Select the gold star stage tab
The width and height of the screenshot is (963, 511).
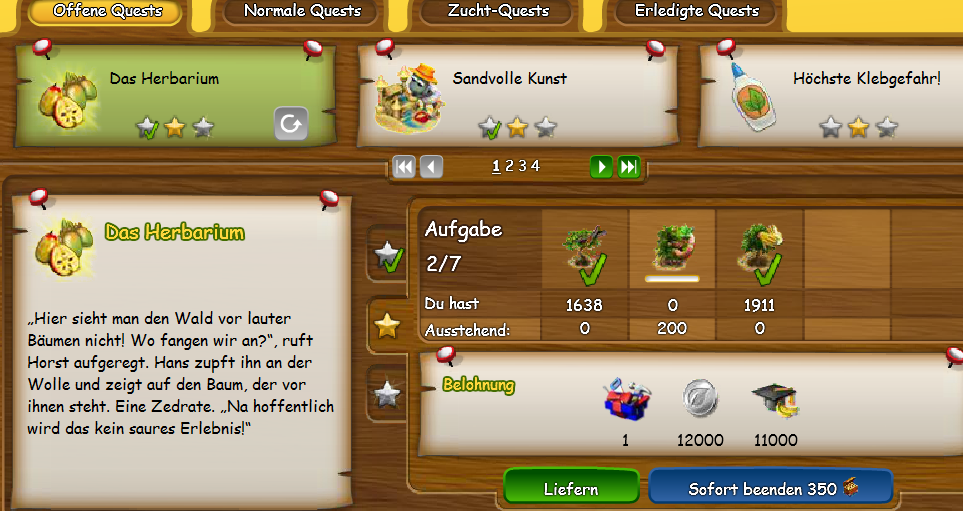(x=387, y=325)
